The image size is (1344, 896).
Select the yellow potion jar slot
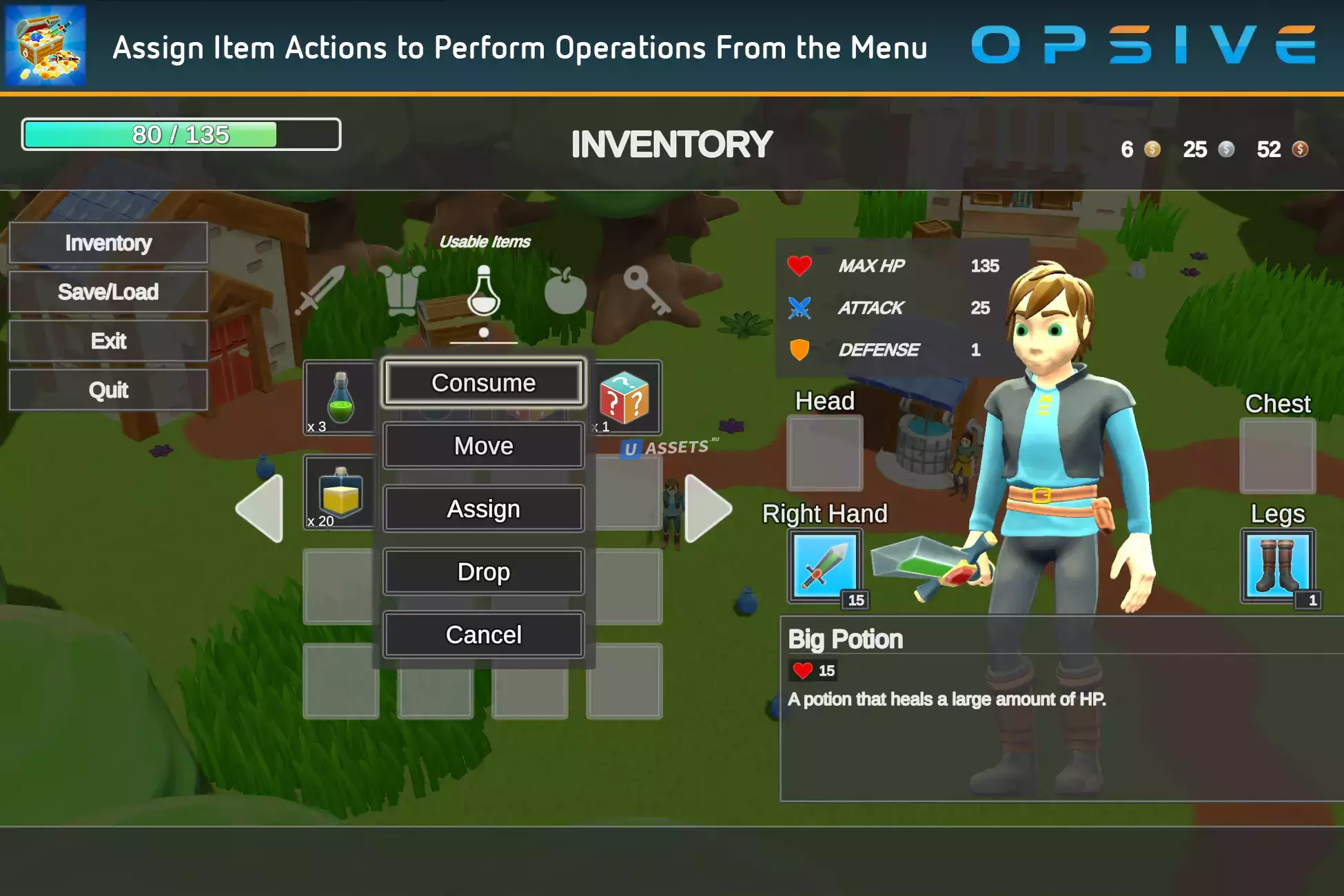click(x=340, y=493)
